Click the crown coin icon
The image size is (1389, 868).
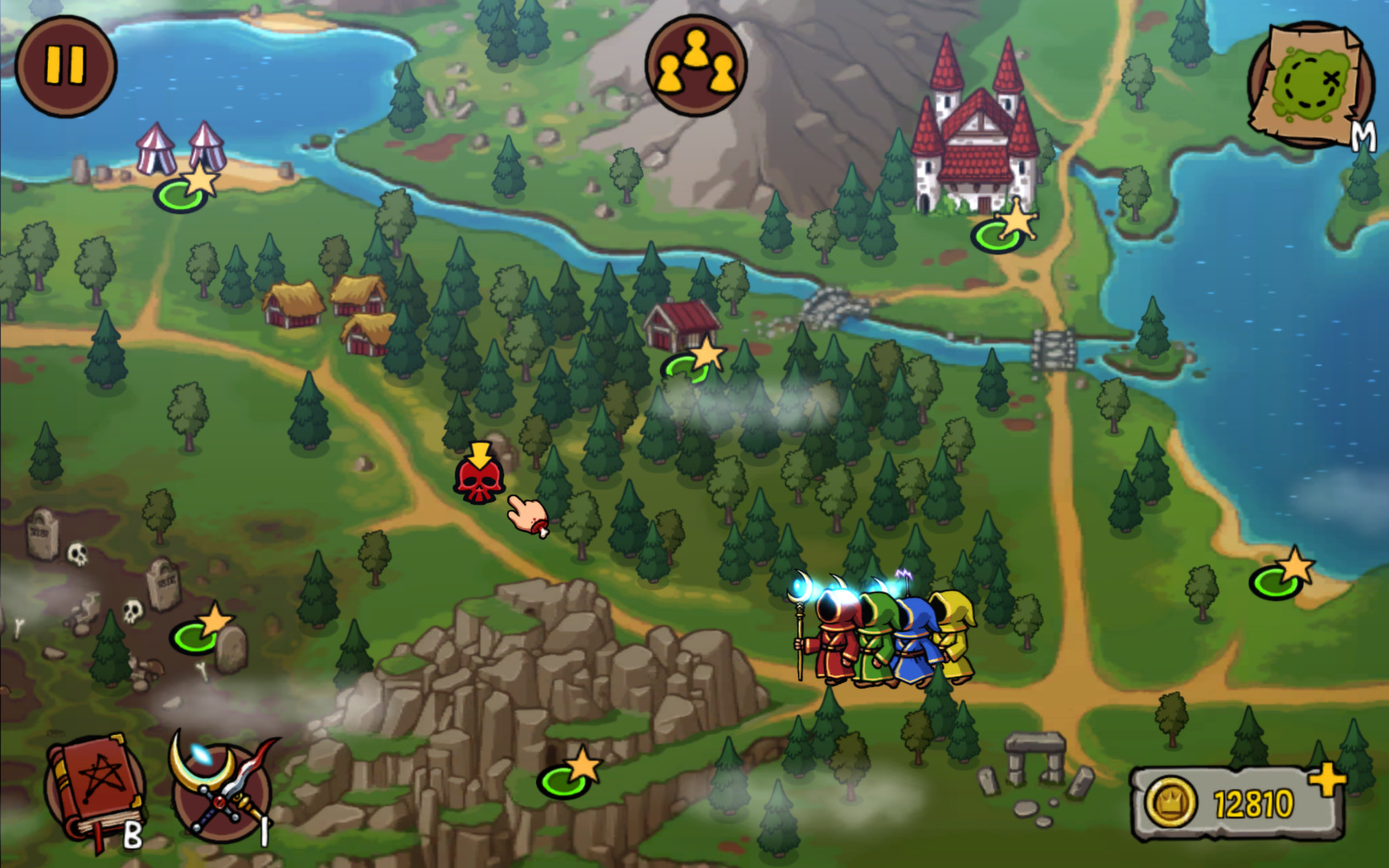[x=1173, y=800]
